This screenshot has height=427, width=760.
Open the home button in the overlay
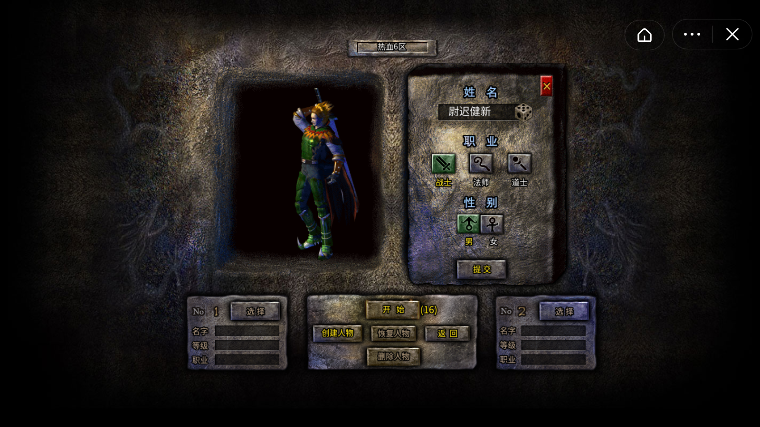pos(645,35)
